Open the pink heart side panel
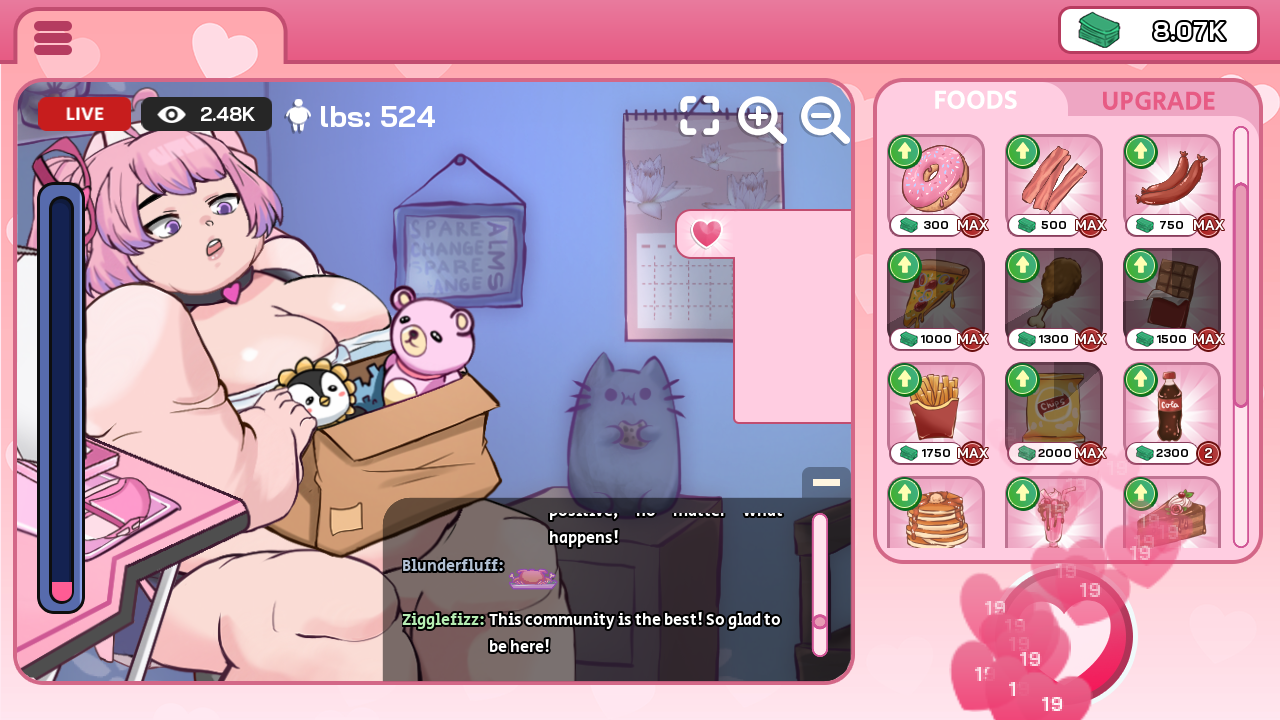The width and height of the screenshot is (1280, 720). click(x=707, y=234)
